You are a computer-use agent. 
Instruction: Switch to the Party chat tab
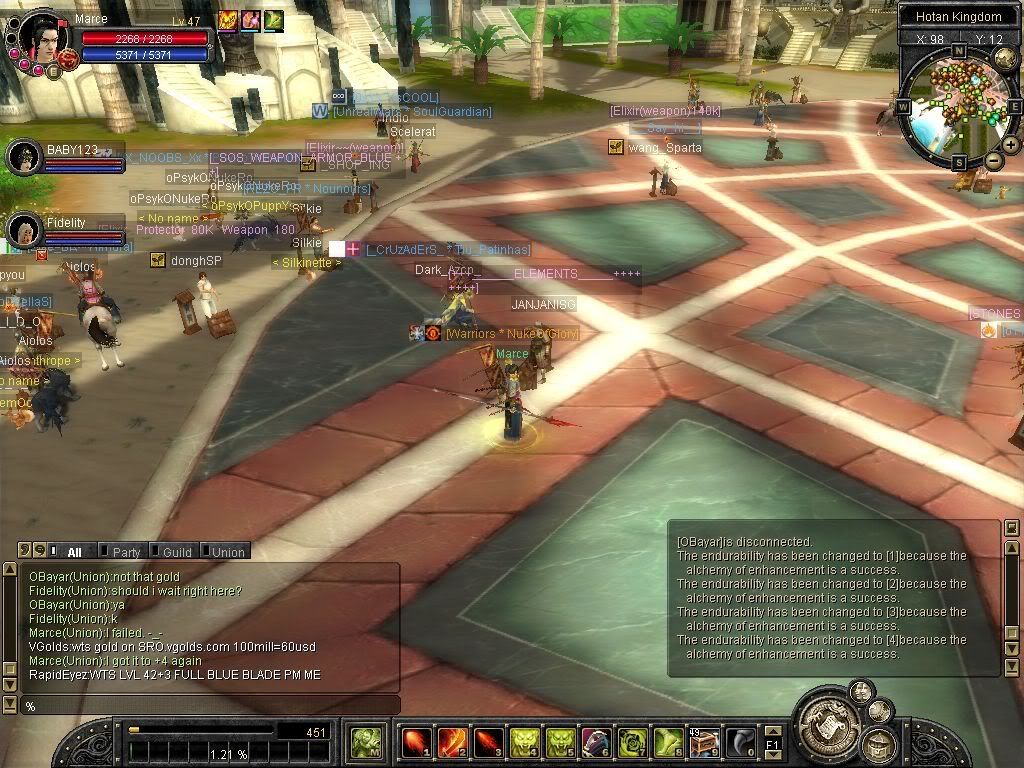(x=125, y=552)
